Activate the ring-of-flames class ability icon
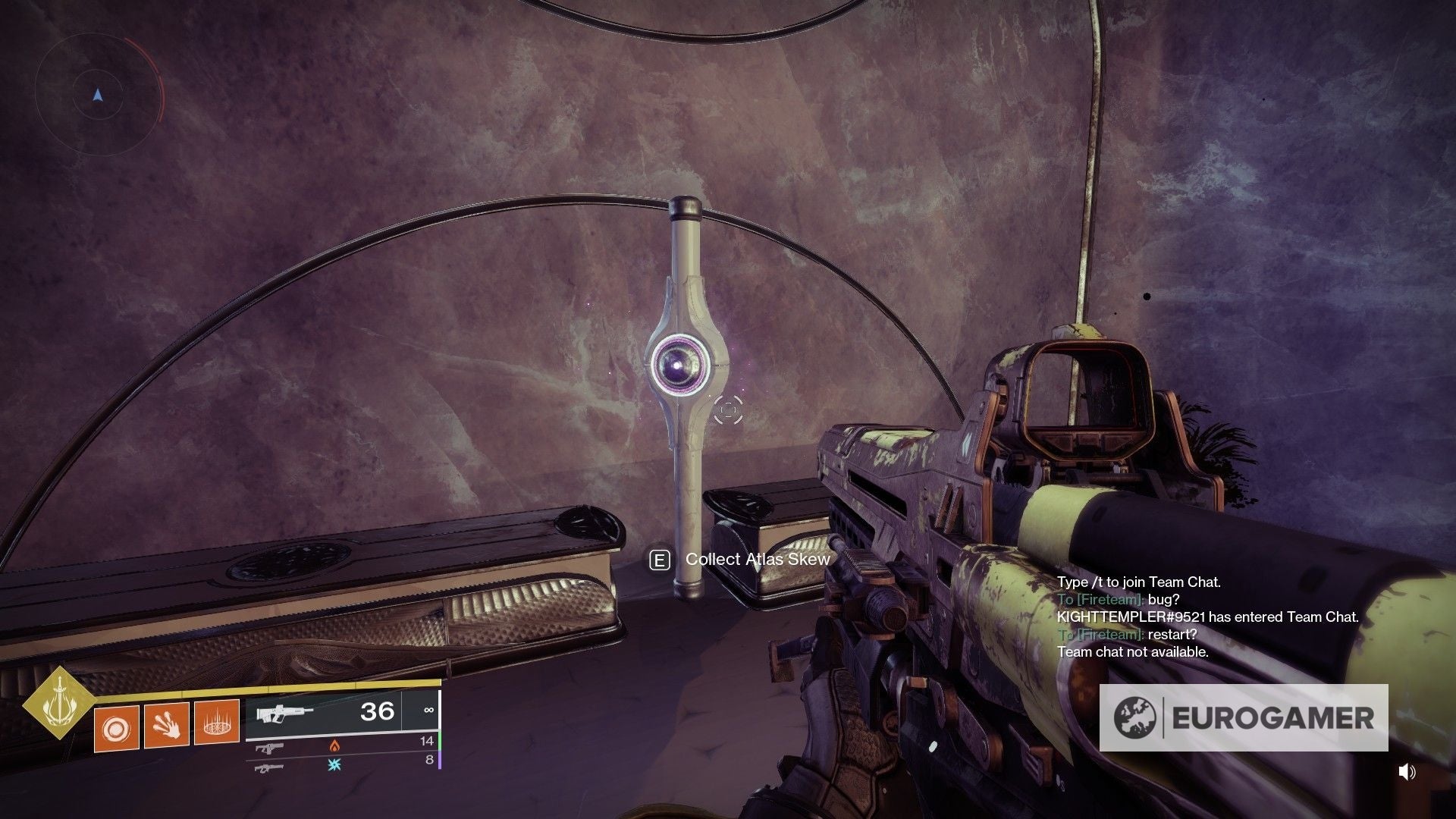Viewport: 1456px width, 819px height. coord(217,722)
